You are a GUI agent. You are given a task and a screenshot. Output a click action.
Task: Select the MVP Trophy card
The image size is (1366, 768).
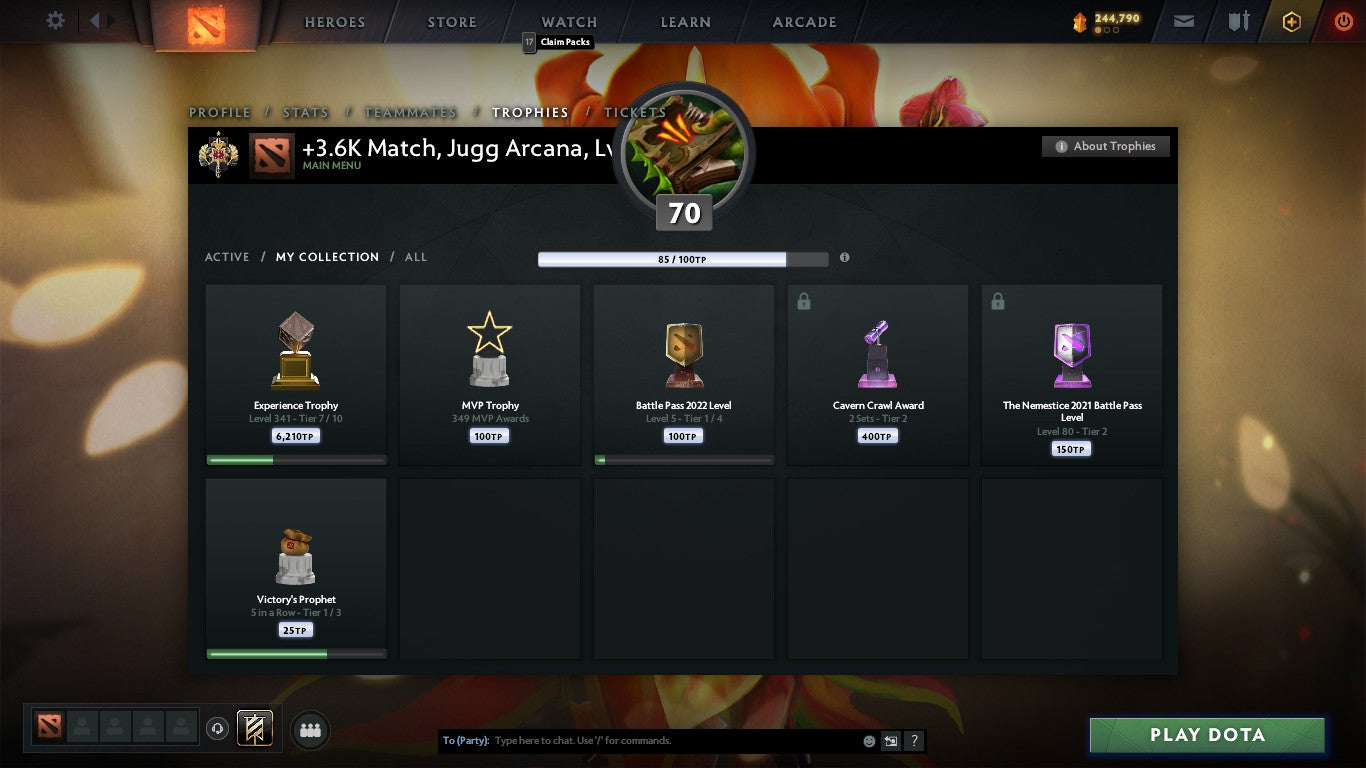(x=489, y=375)
